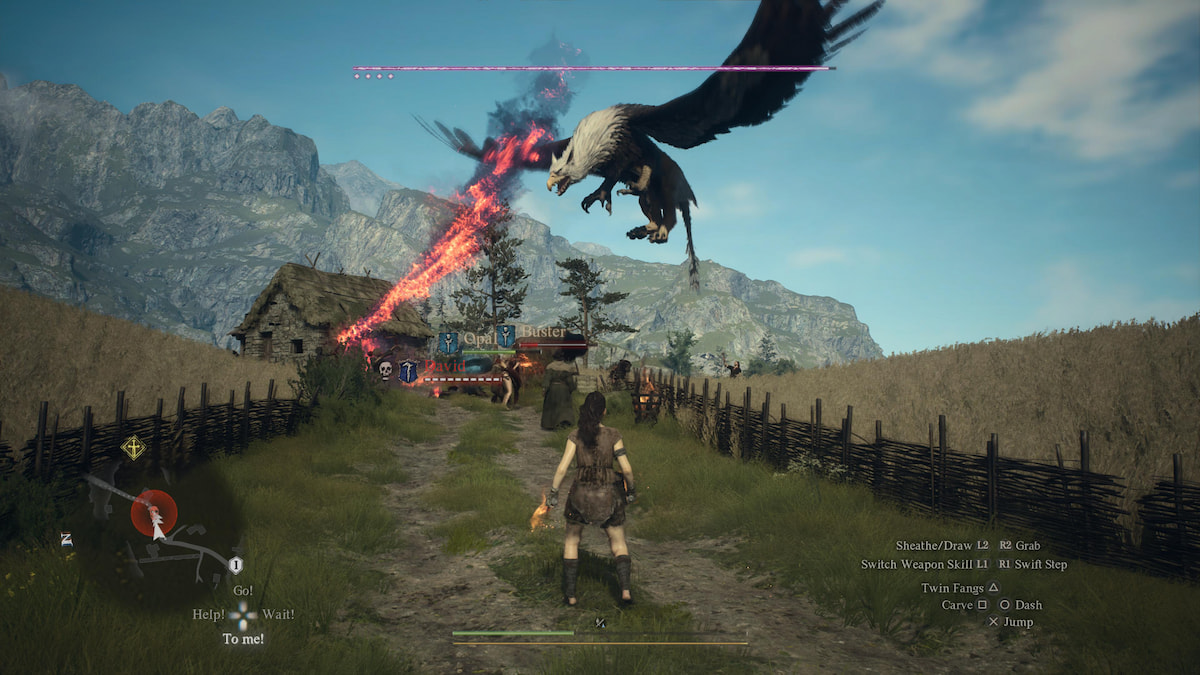Click the circular minimap
This screenshot has height=675, width=1200.
(x=160, y=530)
